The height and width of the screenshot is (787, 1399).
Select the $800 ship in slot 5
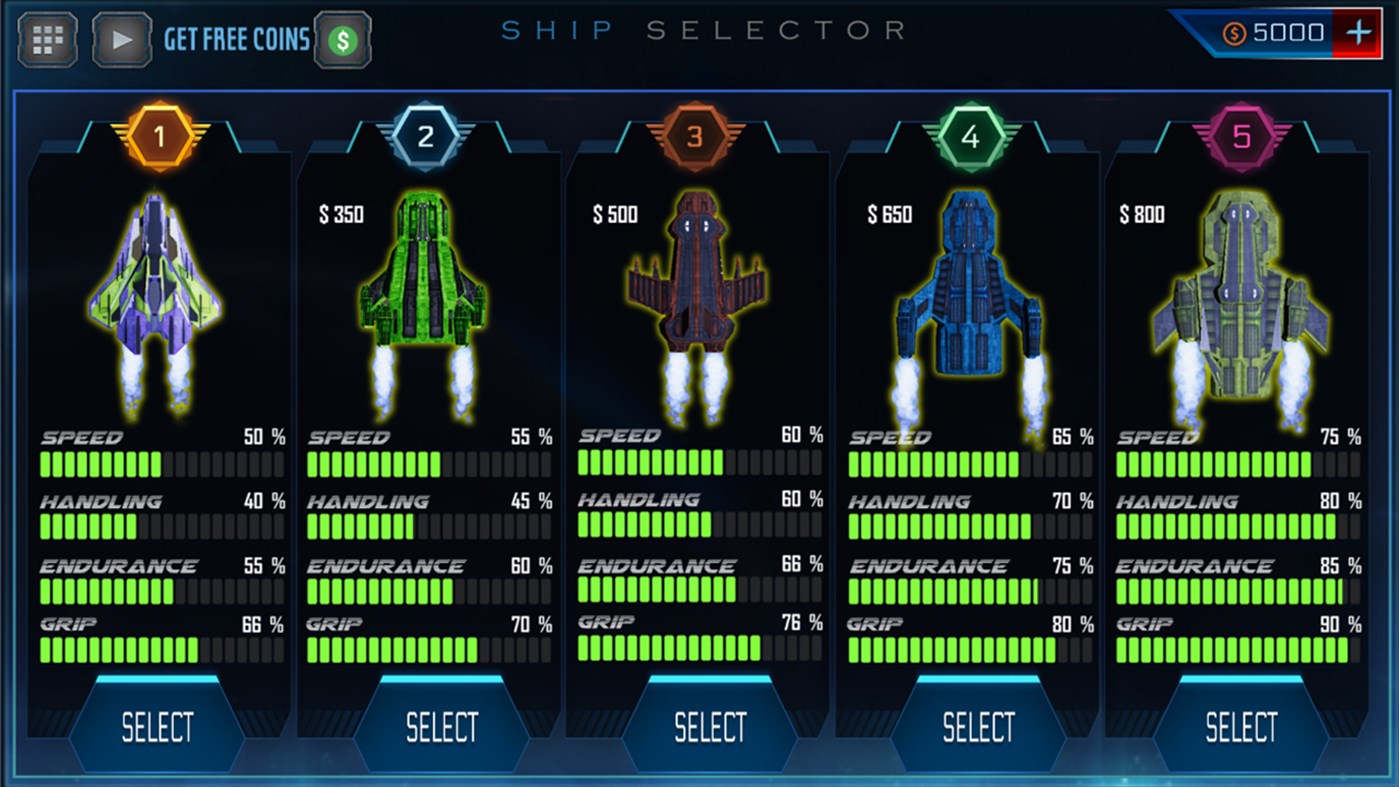1240,725
